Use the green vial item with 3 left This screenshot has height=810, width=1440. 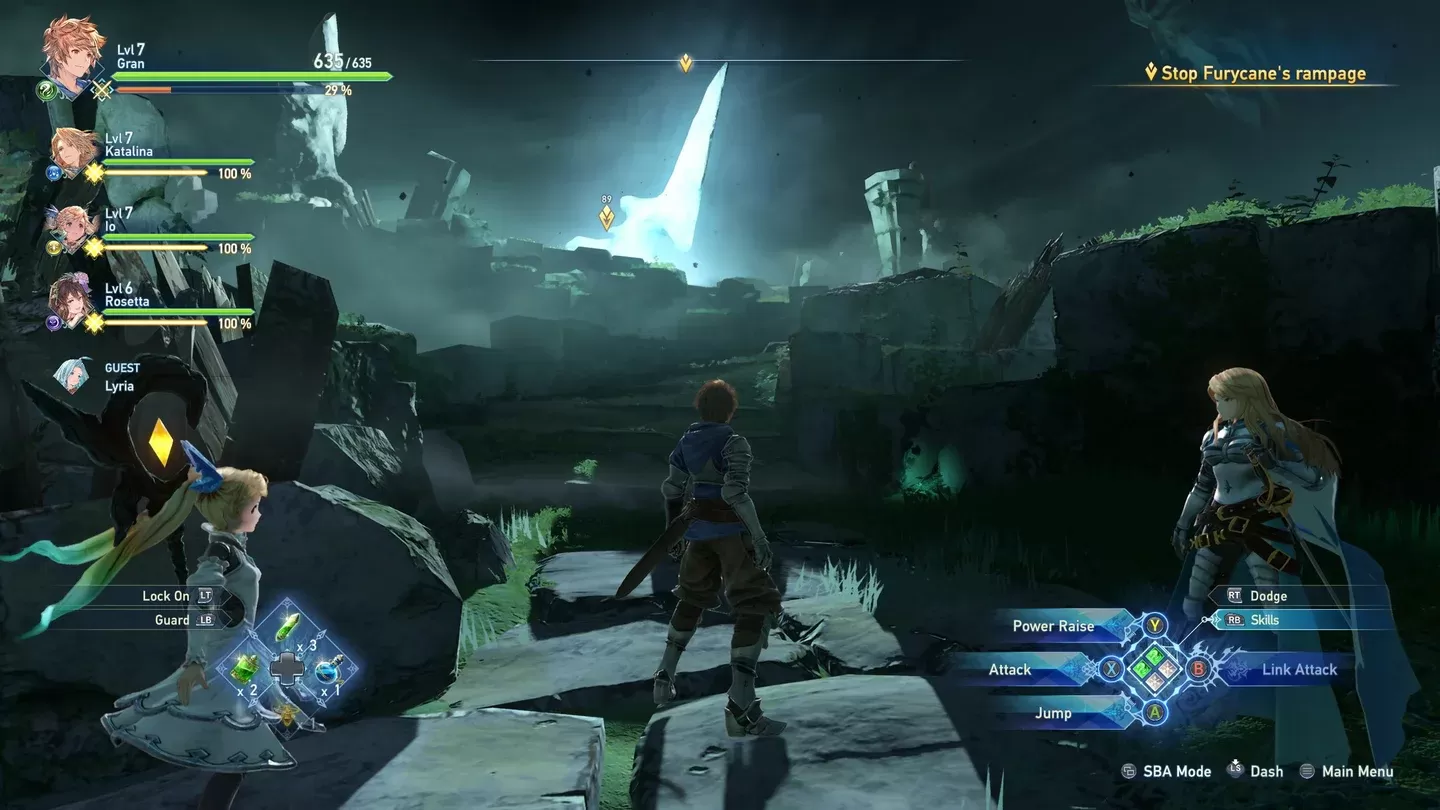coord(288,630)
